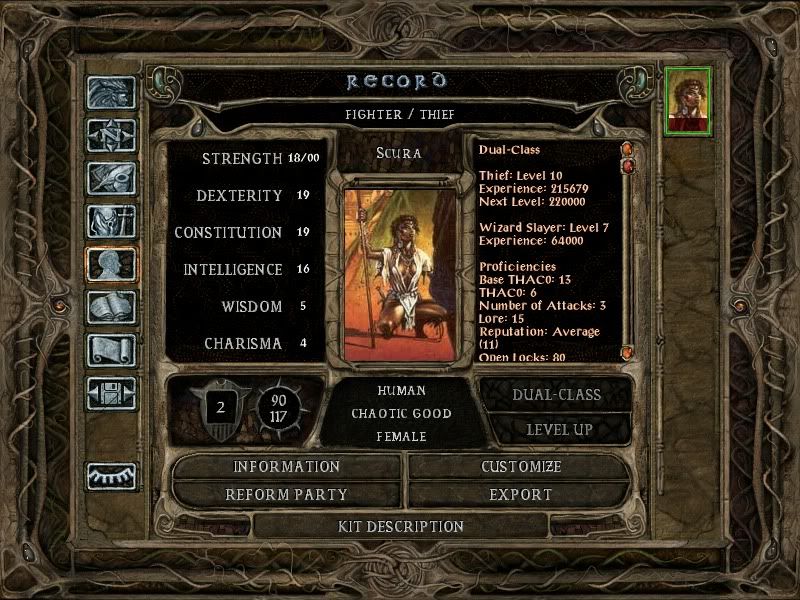
Task: Click the scroll-down arrow of the stats text
Action: (x=628, y=353)
